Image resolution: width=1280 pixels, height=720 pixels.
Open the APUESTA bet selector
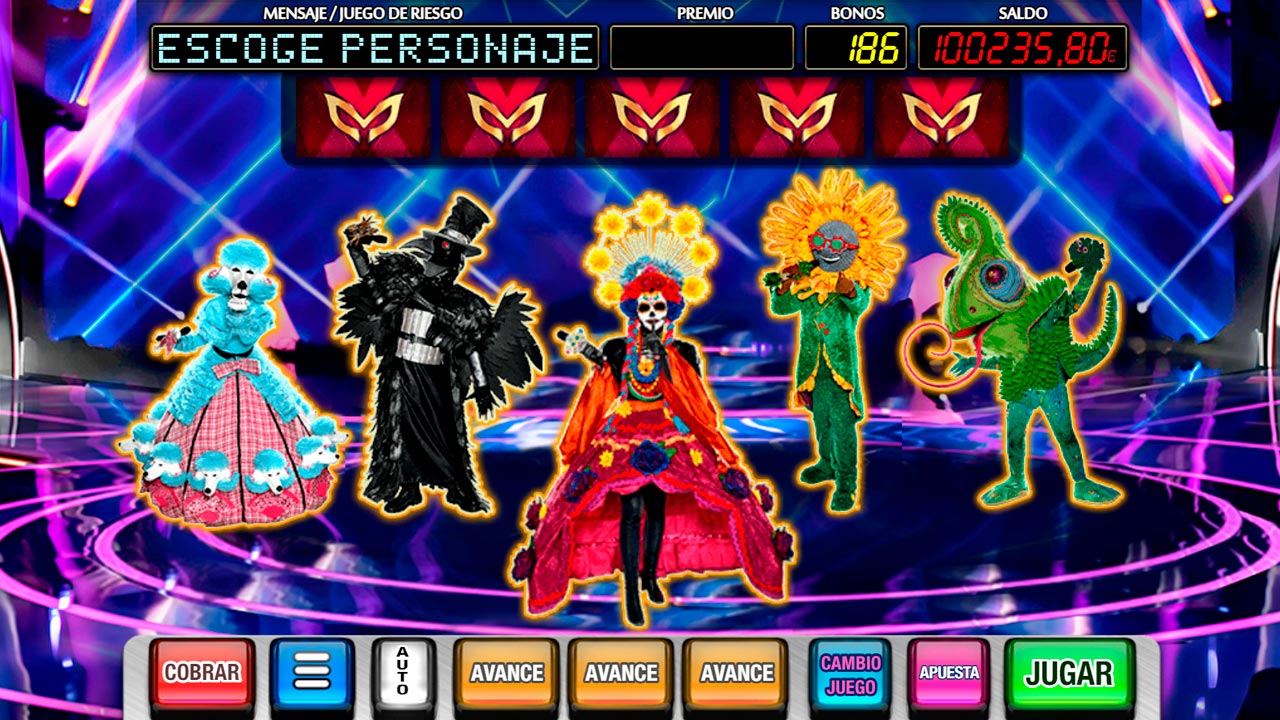[x=946, y=670]
